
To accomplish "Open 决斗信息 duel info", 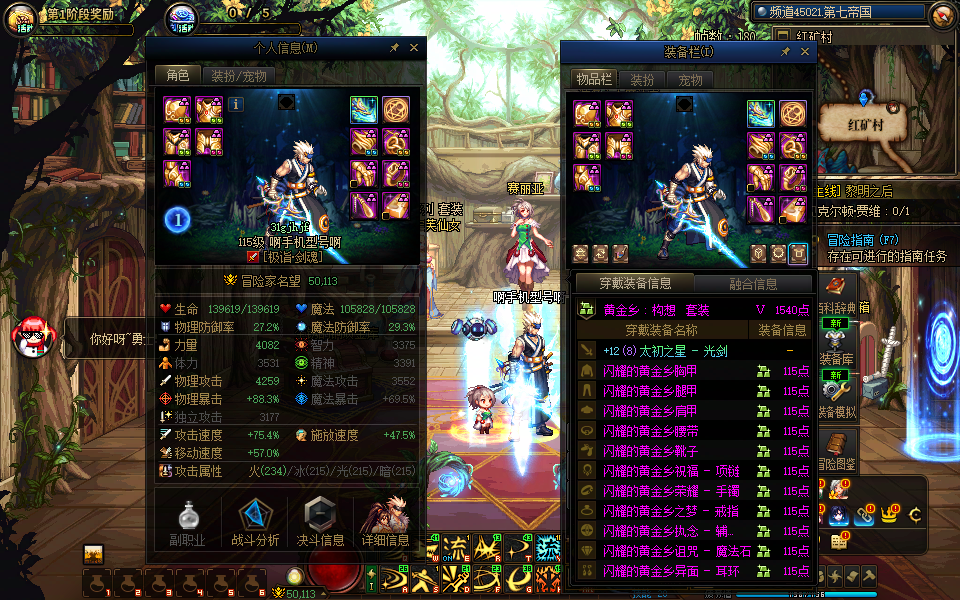I will pos(320,523).
